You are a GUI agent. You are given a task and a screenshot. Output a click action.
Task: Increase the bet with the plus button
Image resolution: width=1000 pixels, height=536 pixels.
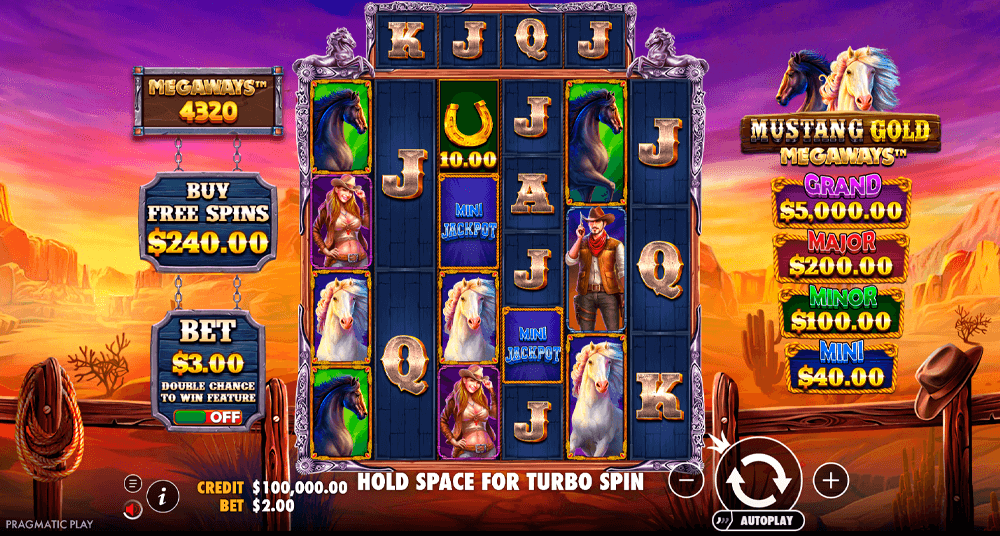[x=831, y=480]
